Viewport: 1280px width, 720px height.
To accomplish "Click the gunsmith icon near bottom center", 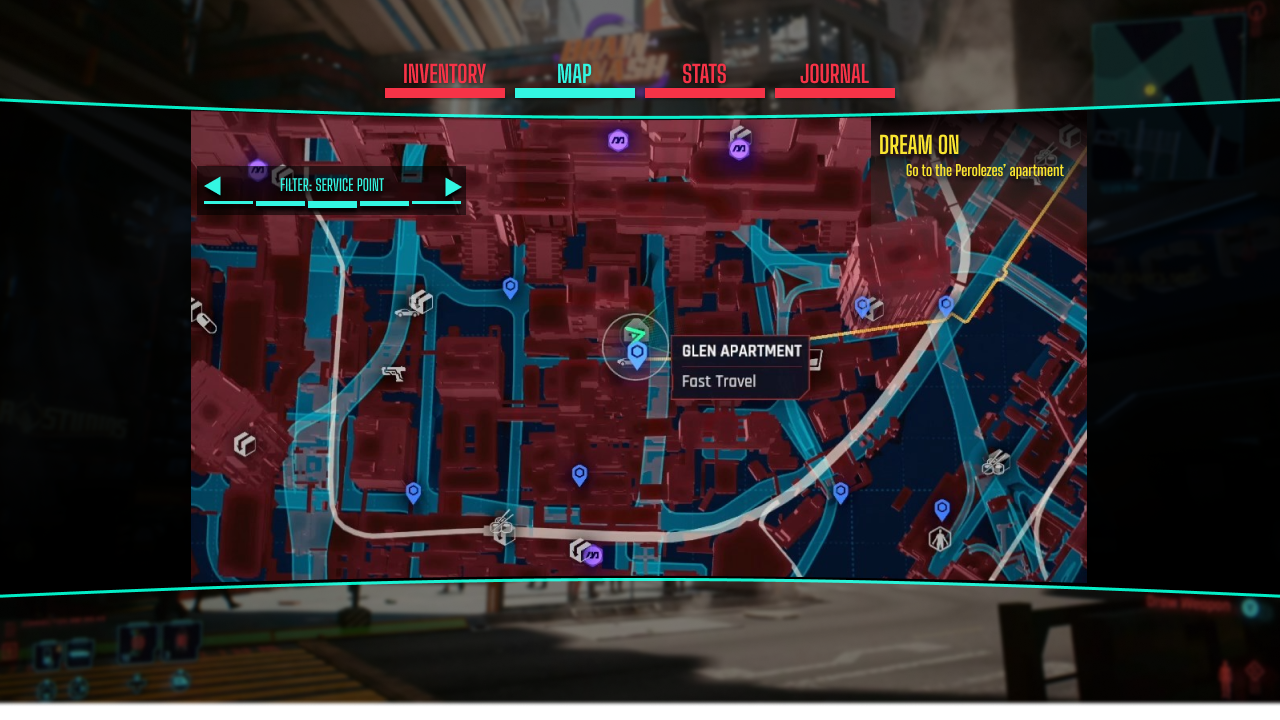I will pos(500,525).
